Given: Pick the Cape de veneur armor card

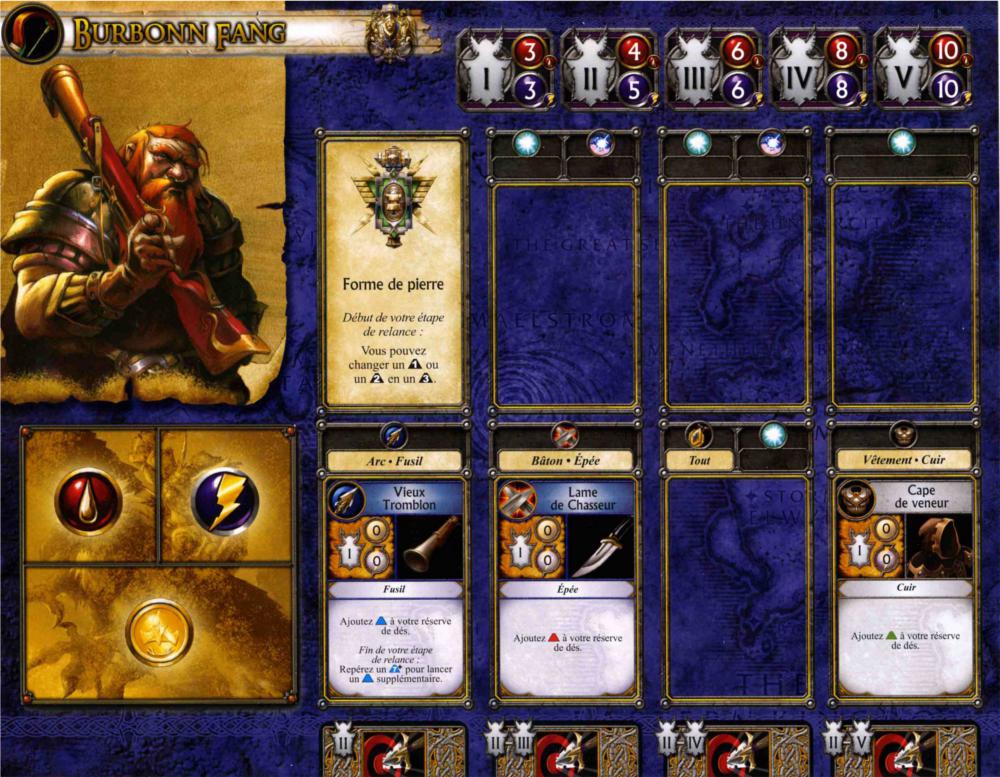Looking at the screenshot, I should coord(904,587).
